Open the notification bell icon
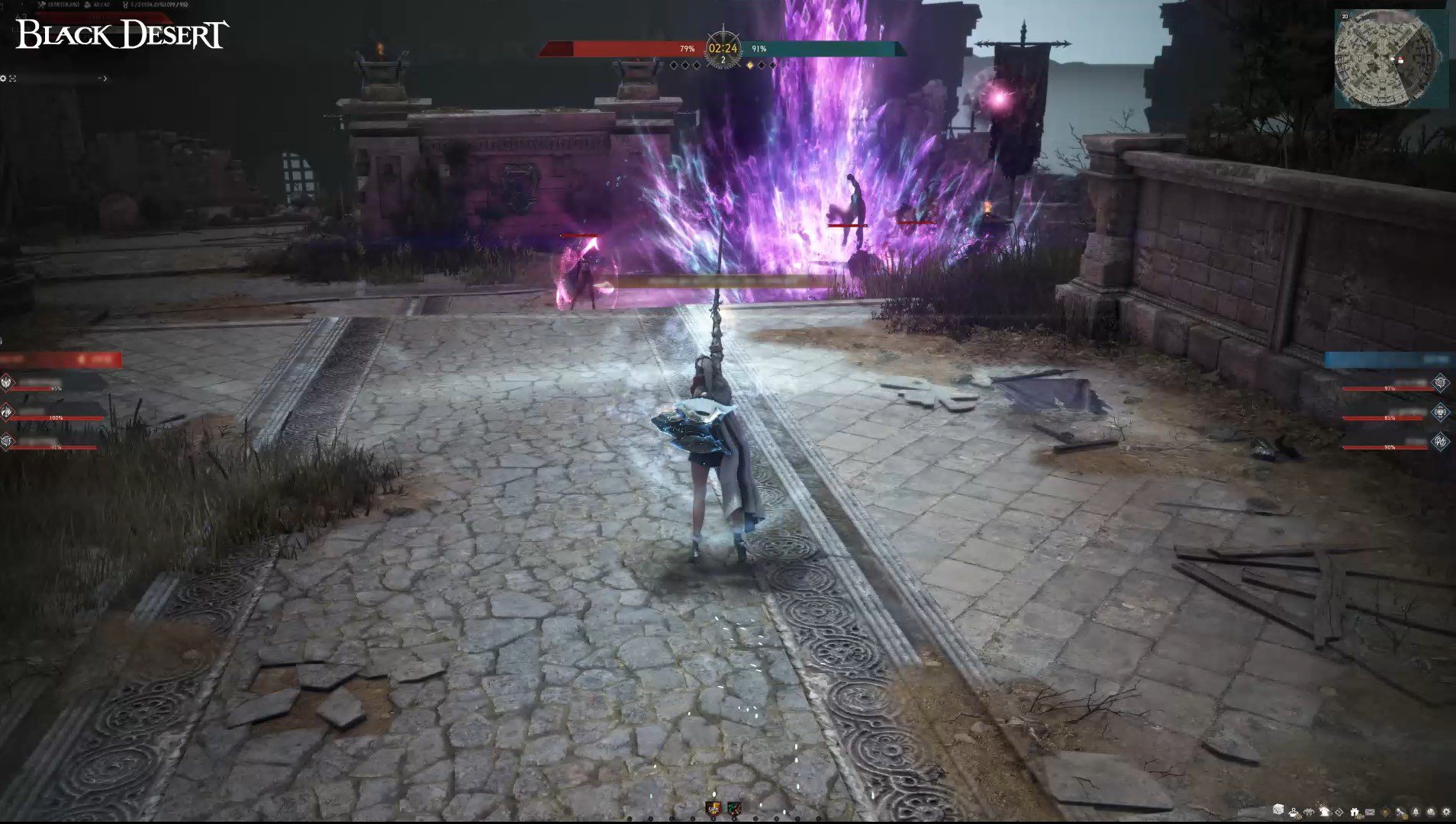1456x824 pixels. point(1416,812)
